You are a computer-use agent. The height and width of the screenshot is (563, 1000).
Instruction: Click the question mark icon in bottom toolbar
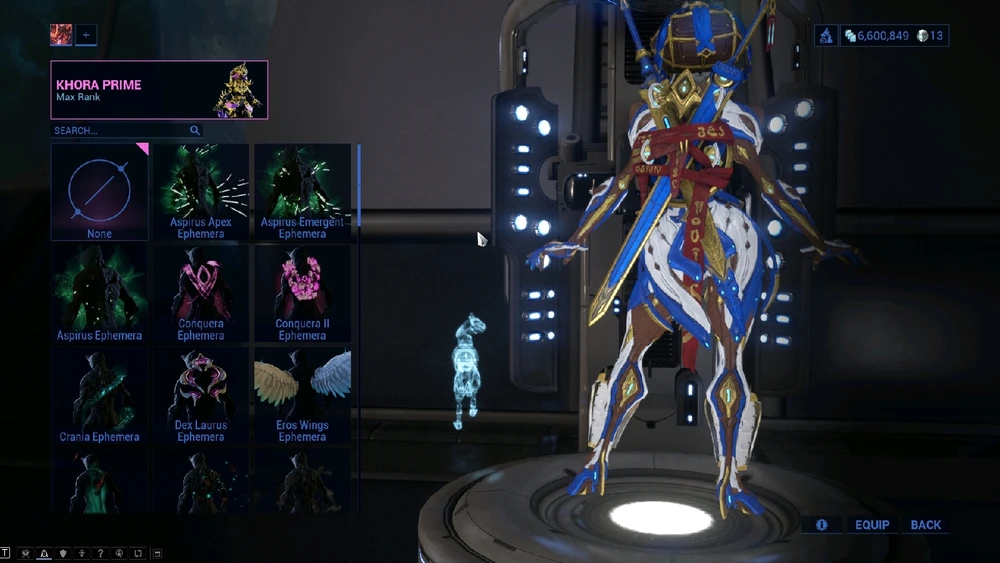pos(101,553)
